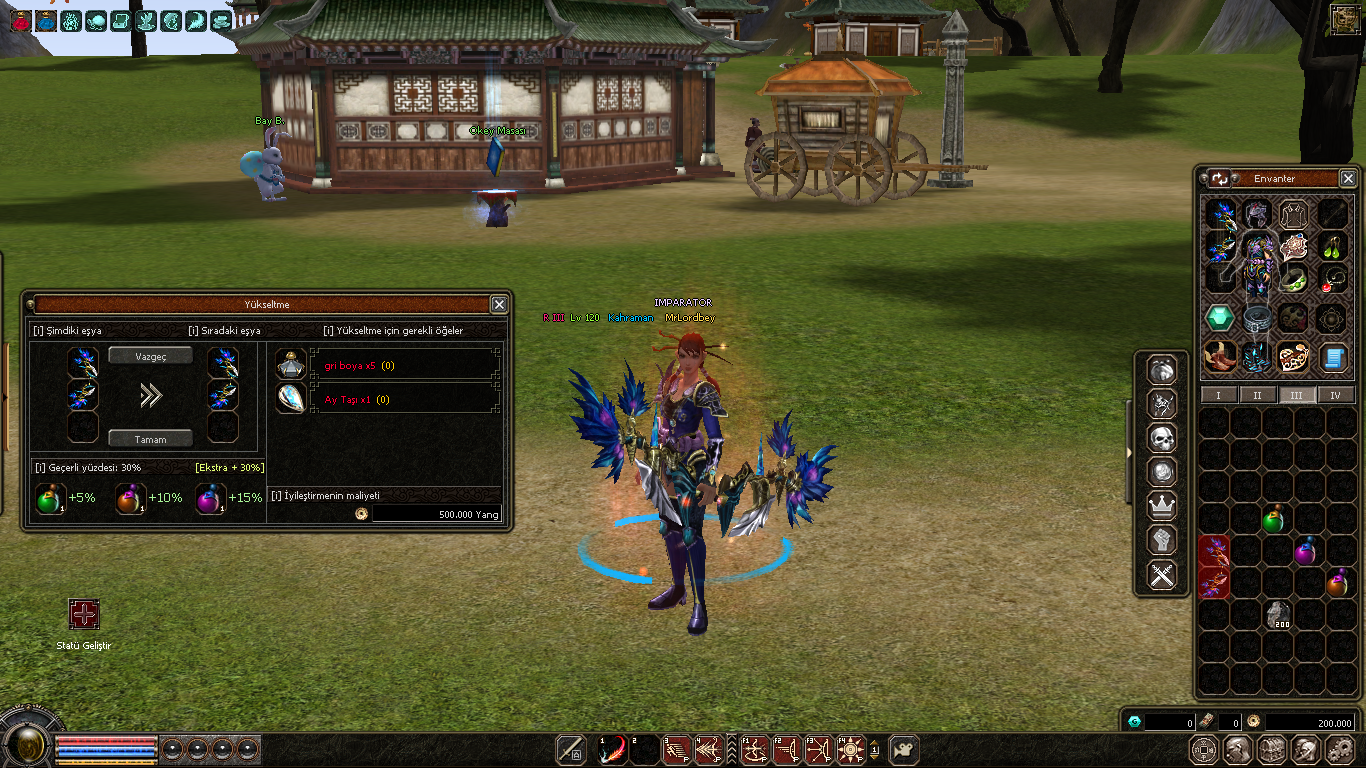Click the Ay Taşı required material icon
Viewport: 1366px width, 768px height.
tap(291, 398)
